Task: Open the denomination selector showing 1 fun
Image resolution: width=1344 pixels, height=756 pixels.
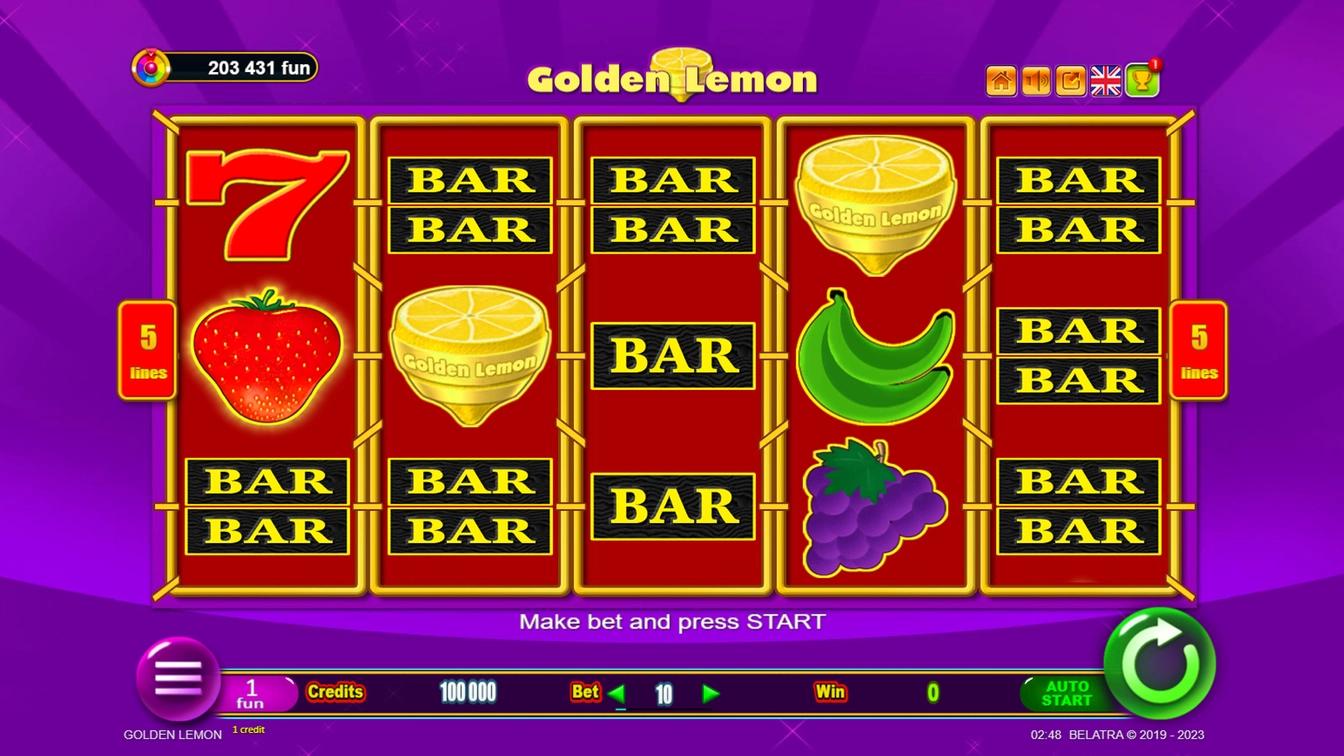Action: click(251, 691)
